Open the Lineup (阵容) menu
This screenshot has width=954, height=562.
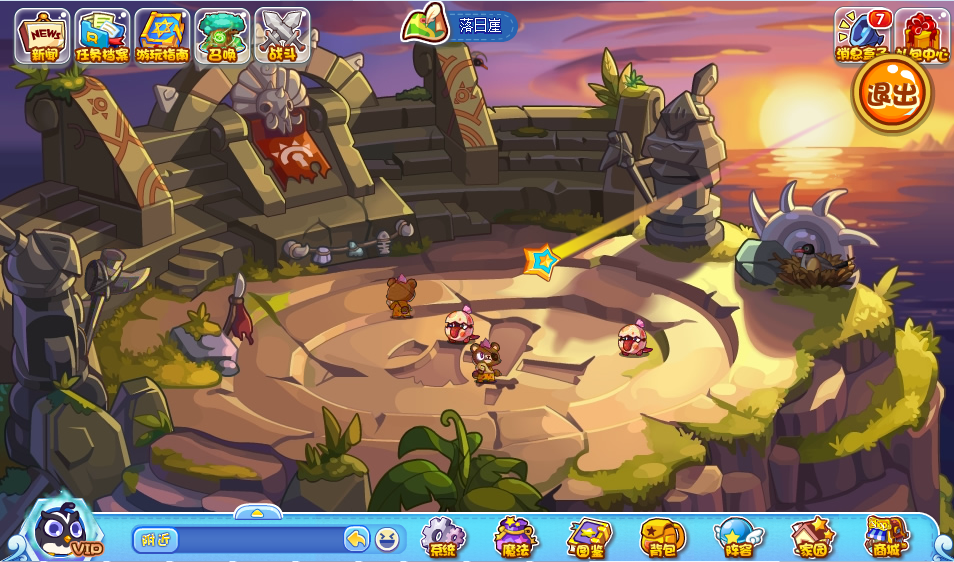[735, 537]
